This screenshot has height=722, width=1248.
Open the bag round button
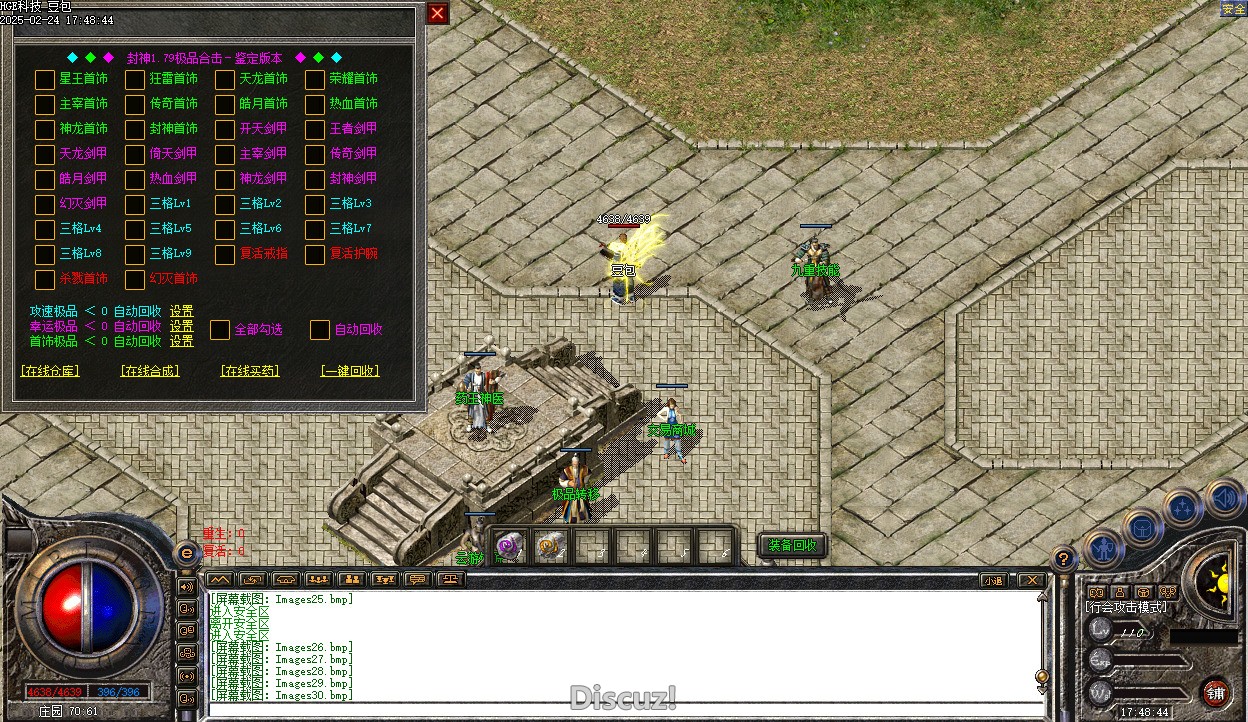click(x=1141, y=527)
